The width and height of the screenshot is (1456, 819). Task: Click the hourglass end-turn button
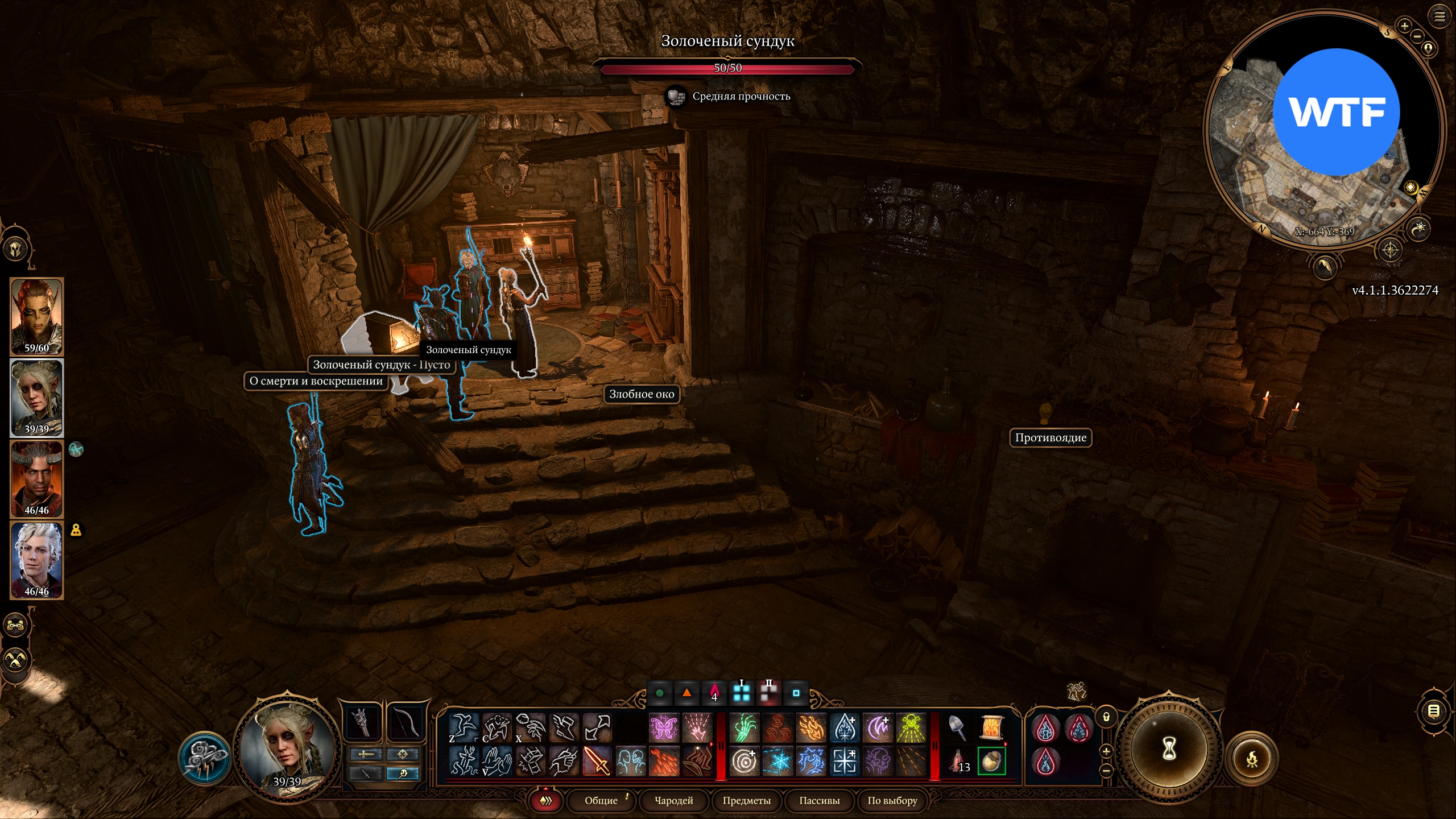click(x=1168, y=748)
